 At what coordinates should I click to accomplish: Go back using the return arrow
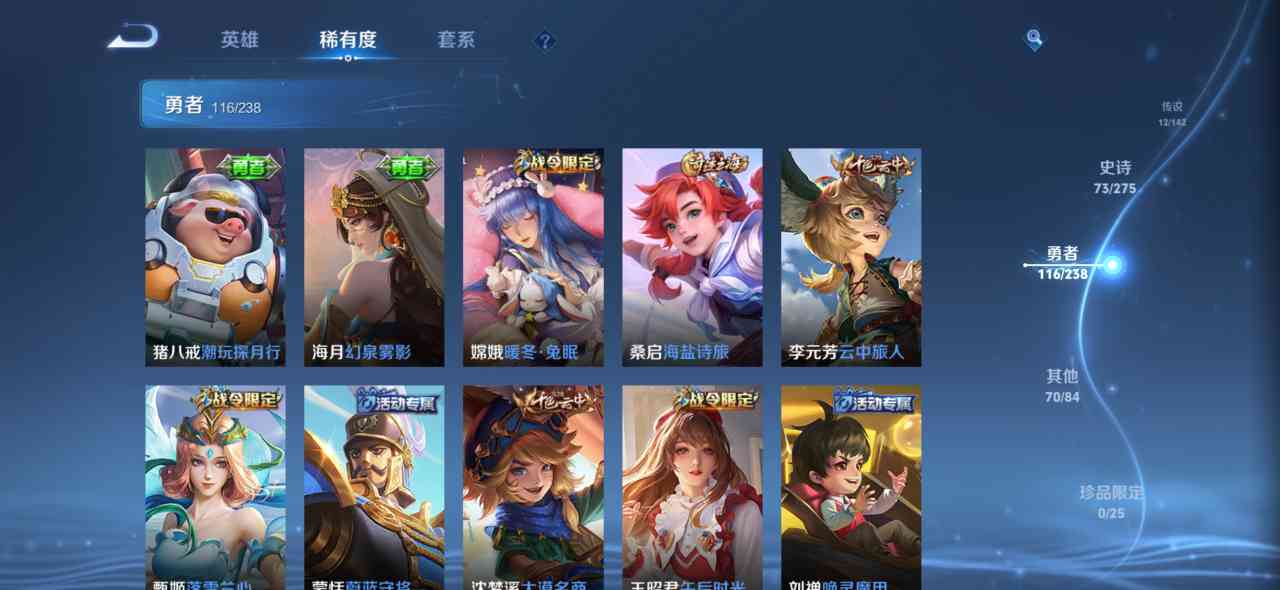(133, 38)
